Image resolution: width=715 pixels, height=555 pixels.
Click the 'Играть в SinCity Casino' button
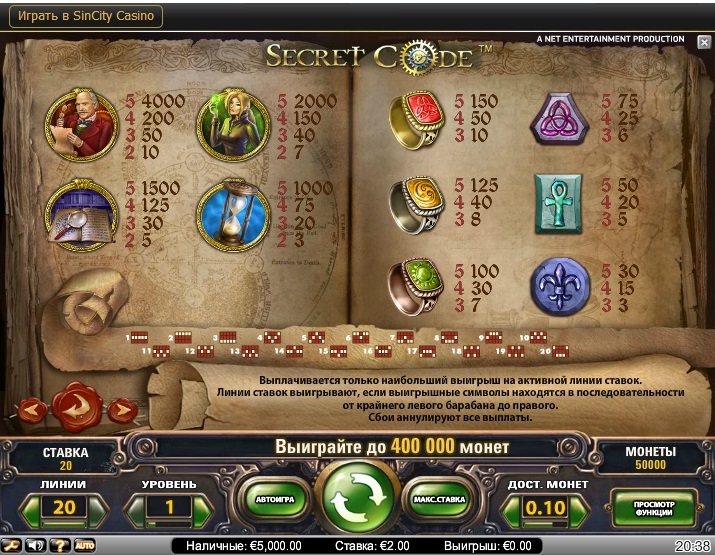coord(84,17)
